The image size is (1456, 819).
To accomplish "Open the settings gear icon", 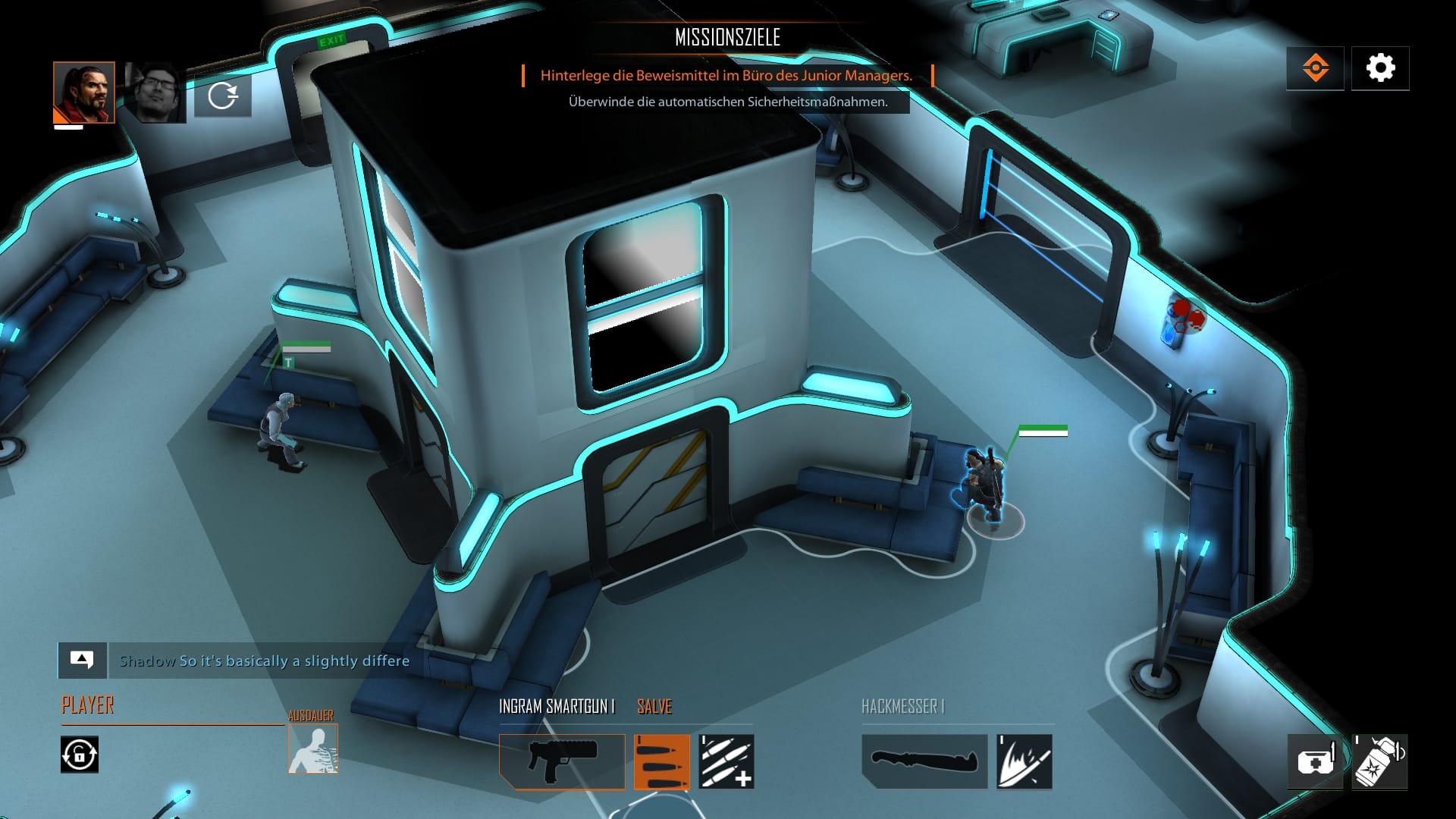I will click(x=1380, y=67).
